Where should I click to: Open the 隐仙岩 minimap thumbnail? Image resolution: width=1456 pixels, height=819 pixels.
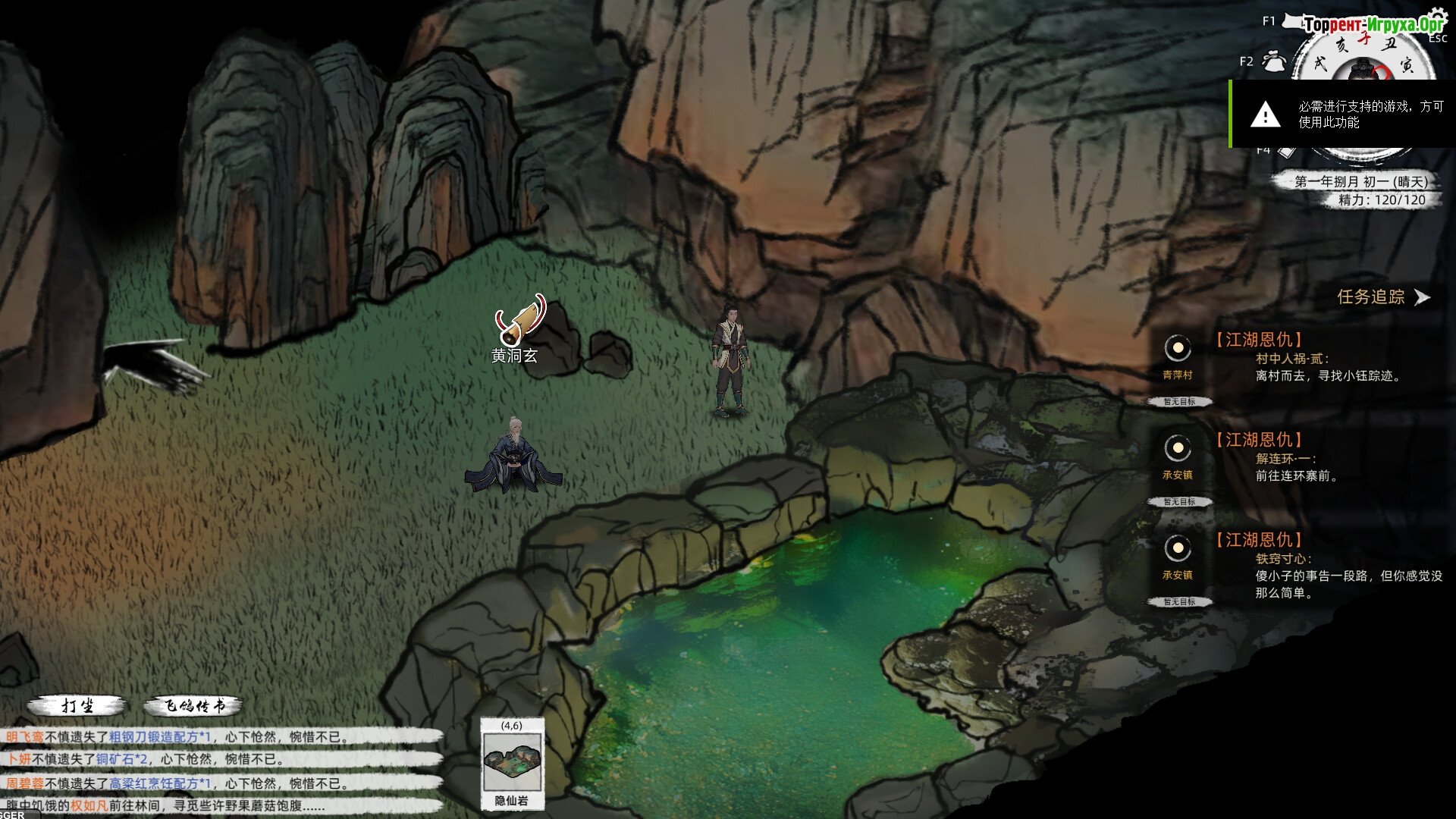pos(512,761)
